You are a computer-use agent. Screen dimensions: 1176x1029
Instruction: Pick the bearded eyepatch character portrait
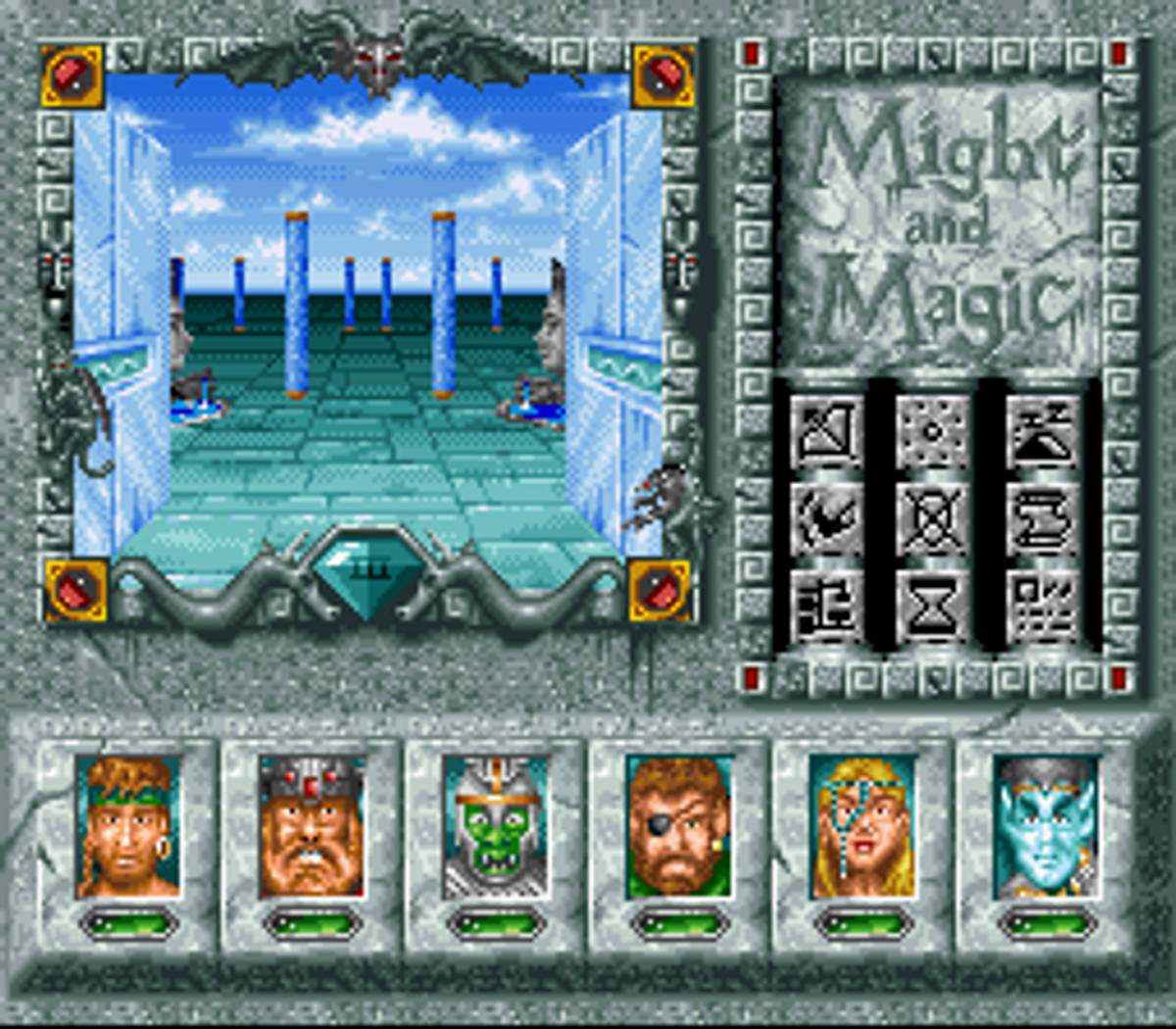[679, 826]
